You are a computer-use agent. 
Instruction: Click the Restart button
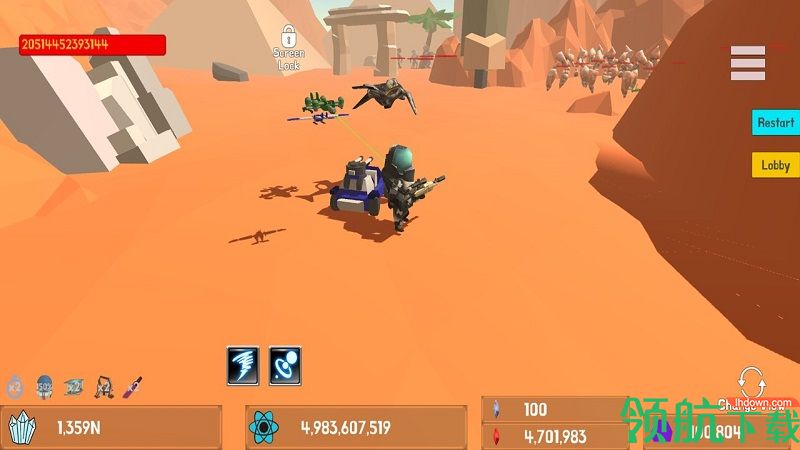coord(775,123)
